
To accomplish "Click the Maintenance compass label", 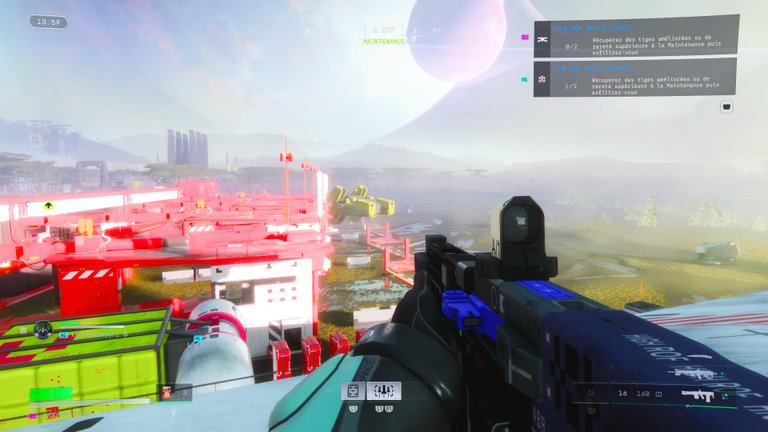I will pos(384,41).
